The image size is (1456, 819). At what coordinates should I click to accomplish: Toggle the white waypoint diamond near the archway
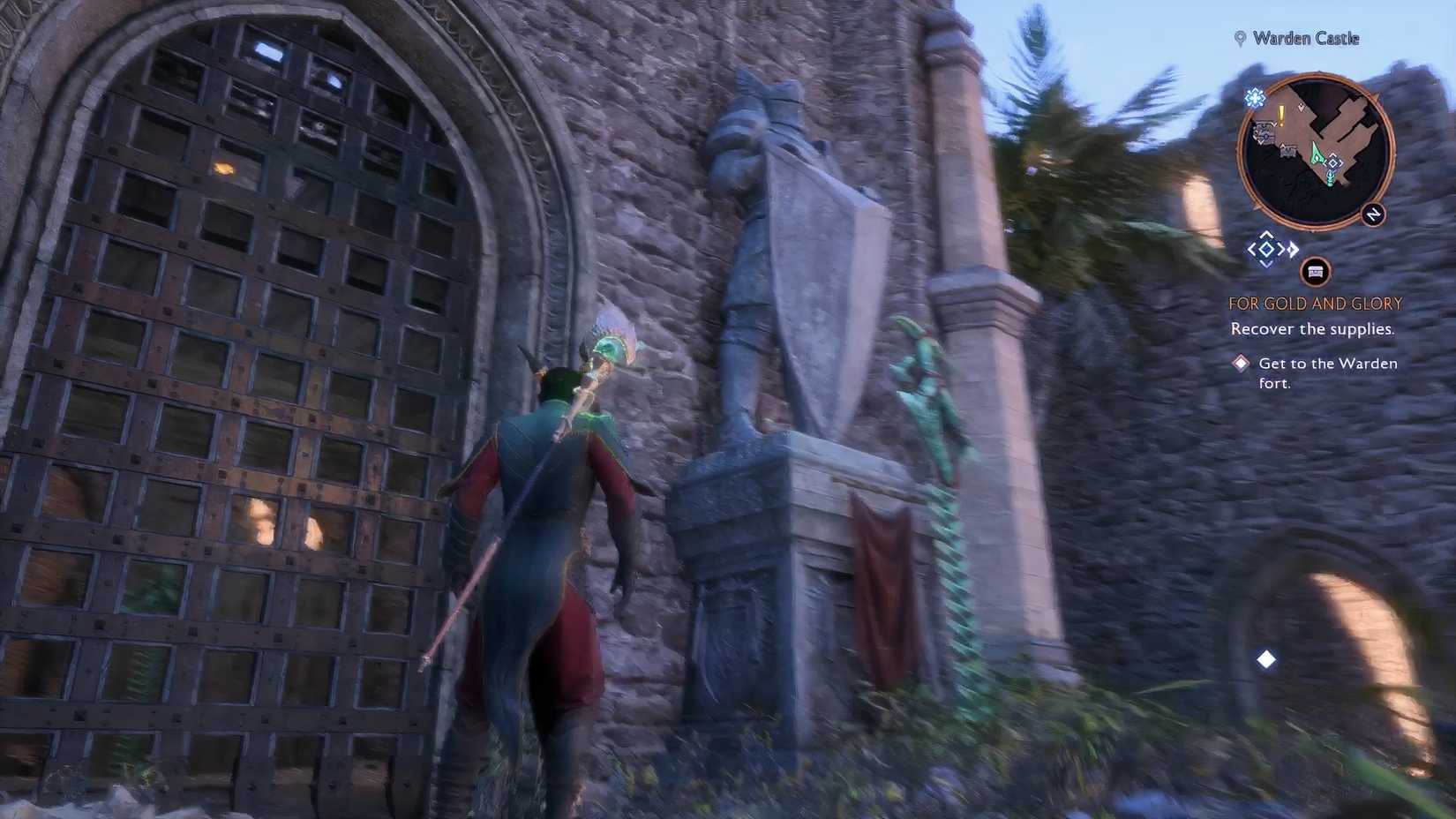click(x=1266, y=658)
